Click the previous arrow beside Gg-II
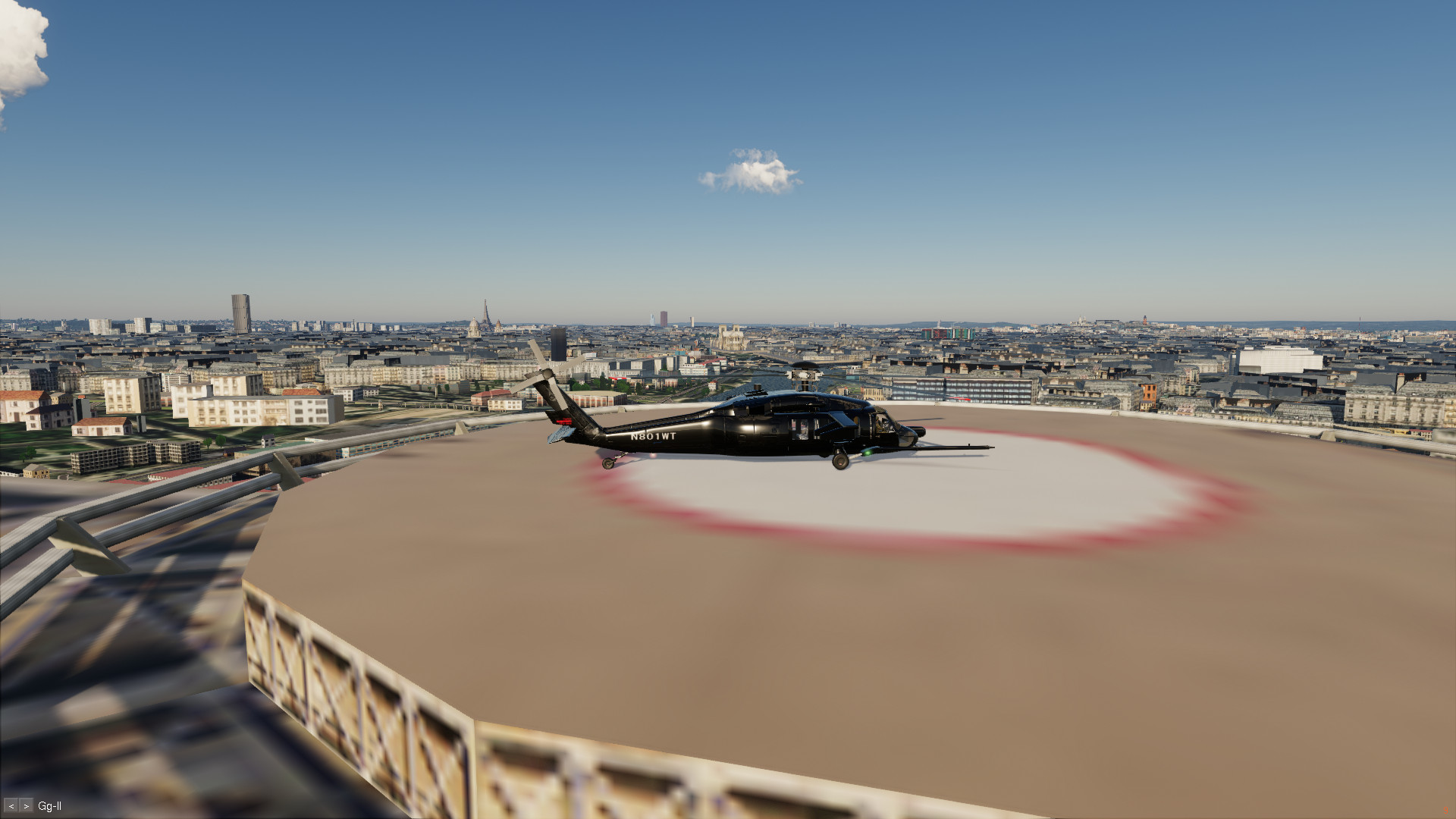The width and height of the screenshot is (1456, 819). 11,806
